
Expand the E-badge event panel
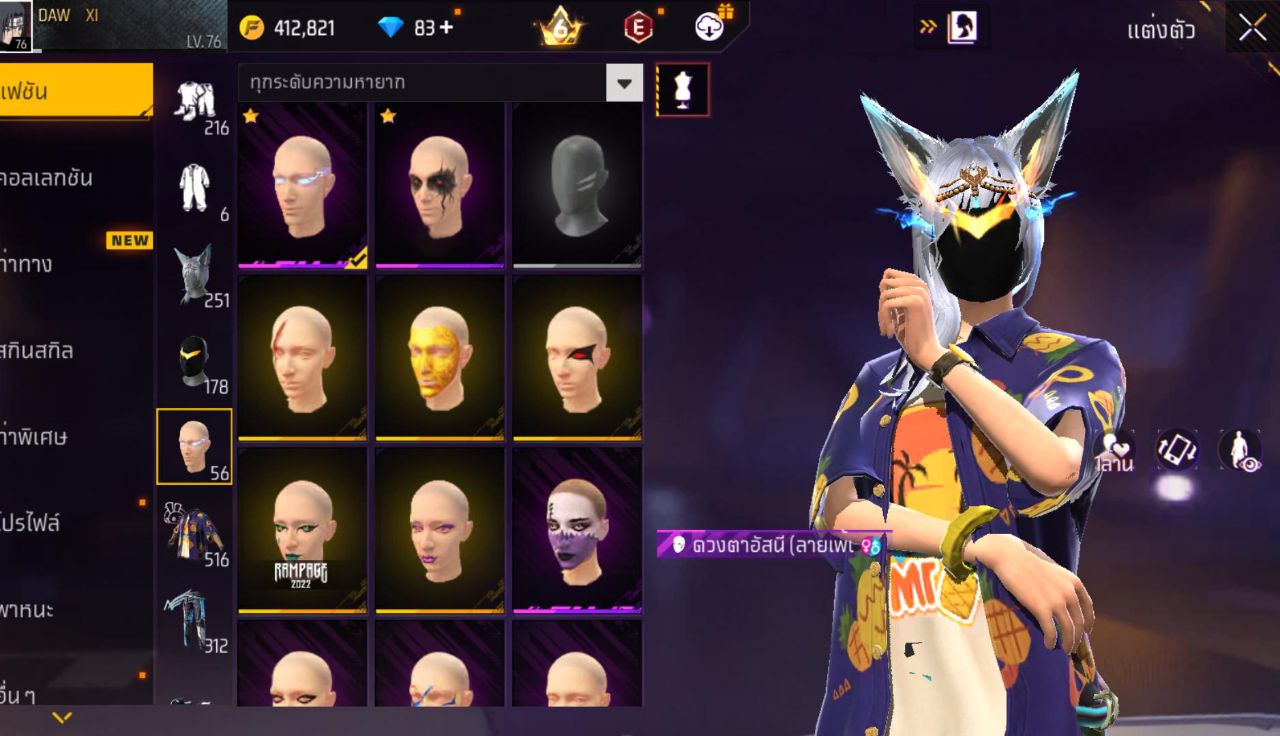click(637, 27)
